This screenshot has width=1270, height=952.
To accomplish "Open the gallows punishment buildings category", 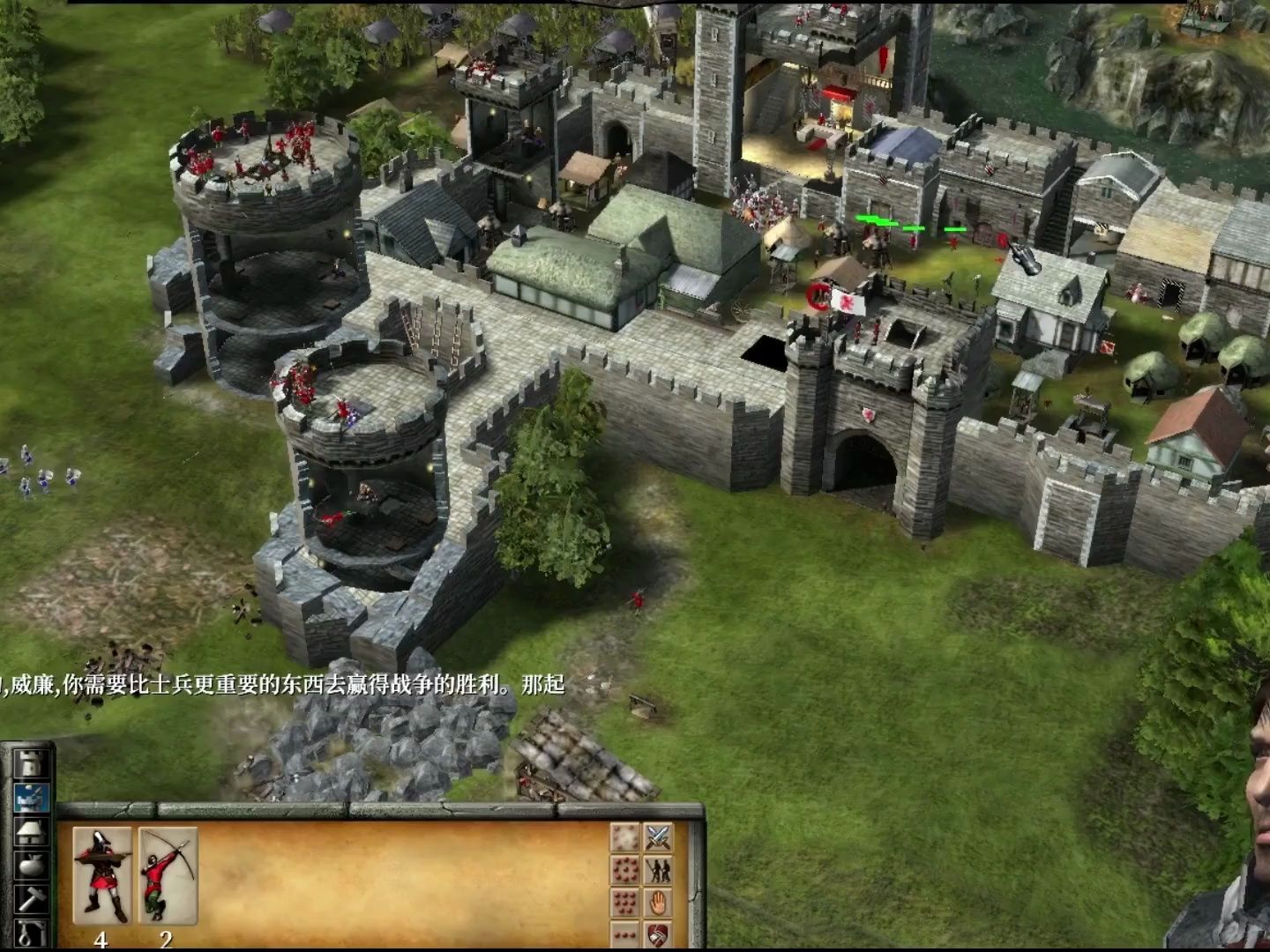I will point(33,931).
